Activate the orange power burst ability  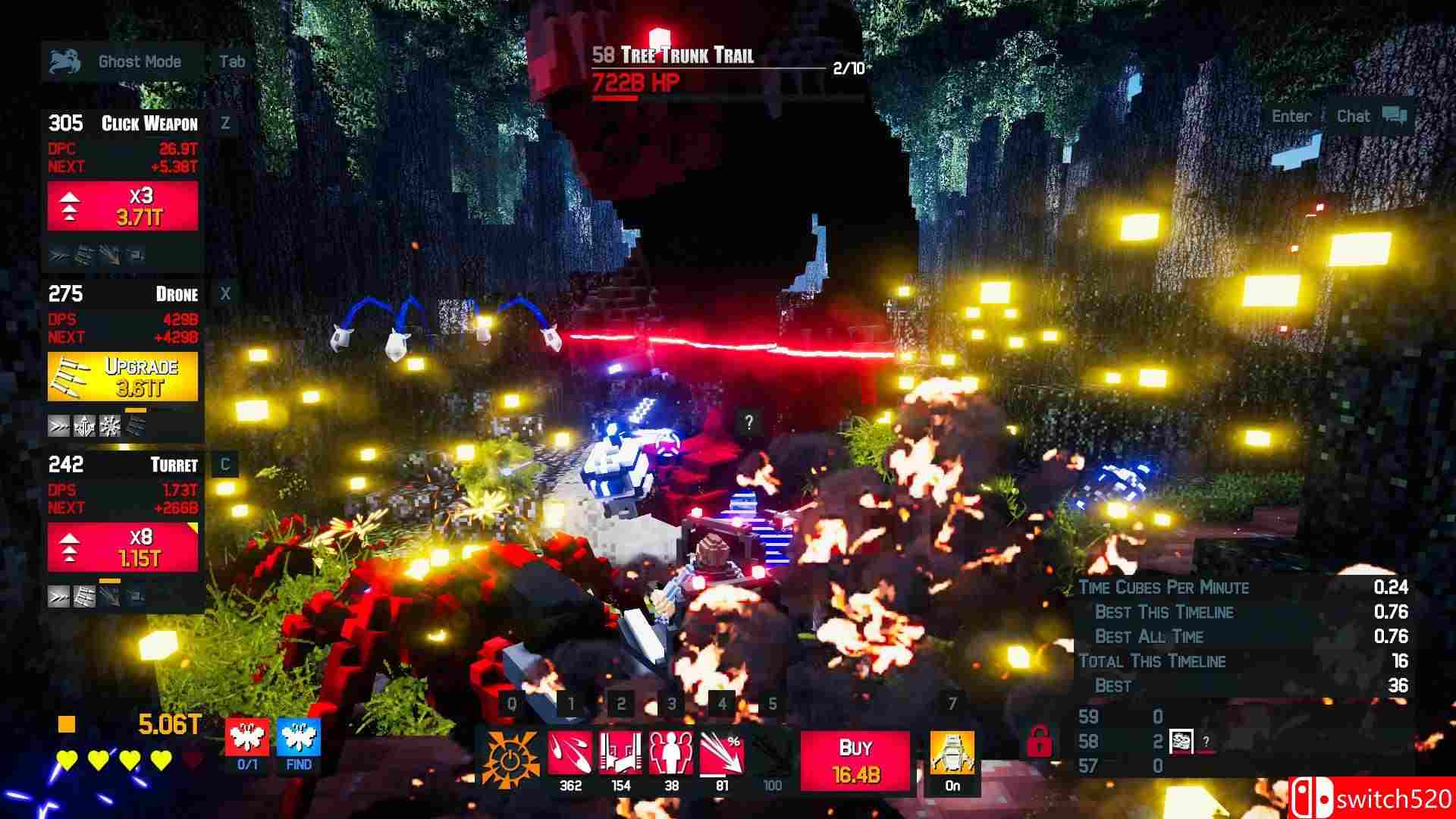(511, 757)
